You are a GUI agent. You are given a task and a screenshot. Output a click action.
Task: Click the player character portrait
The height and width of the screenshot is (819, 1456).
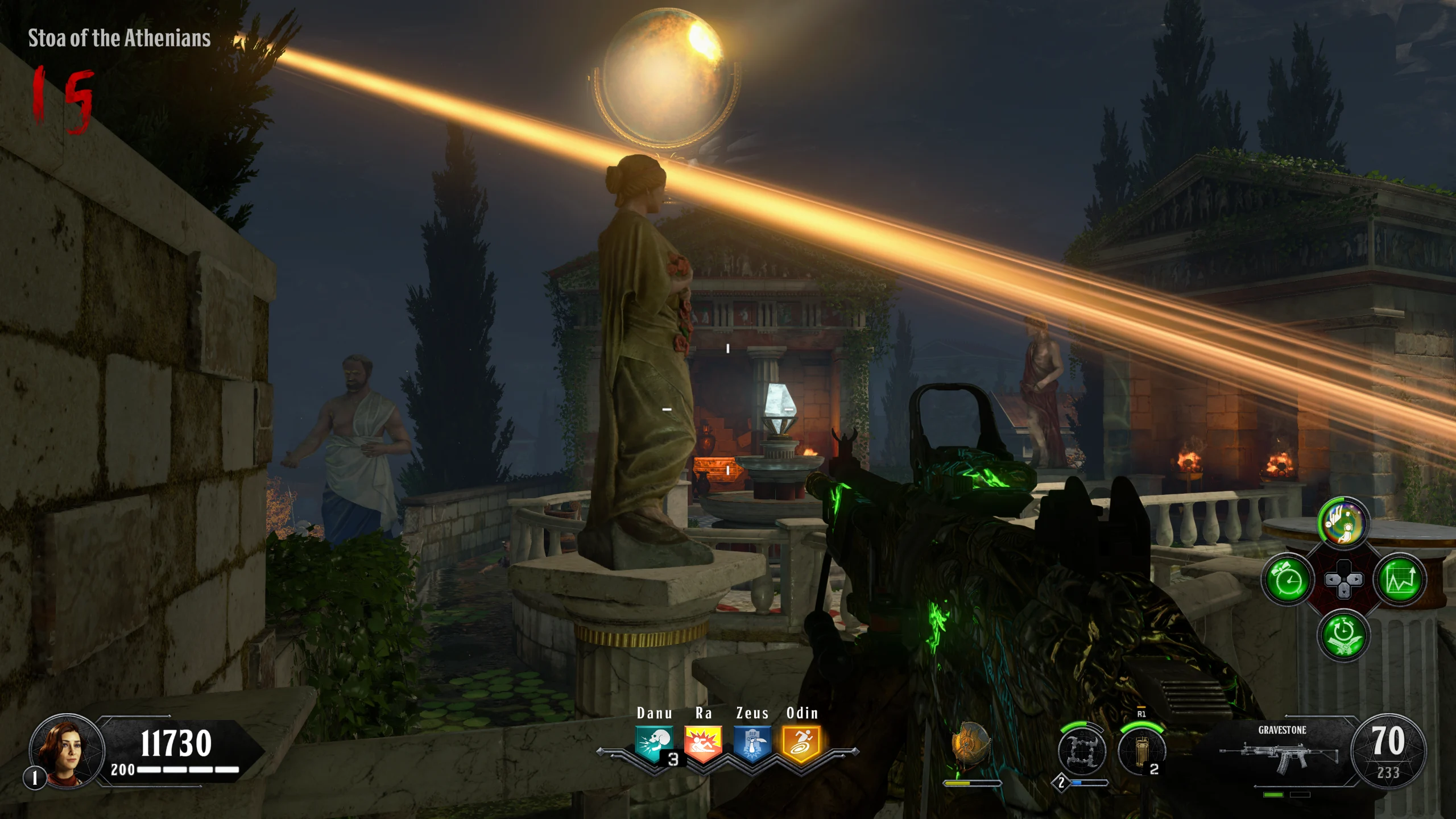67,751
